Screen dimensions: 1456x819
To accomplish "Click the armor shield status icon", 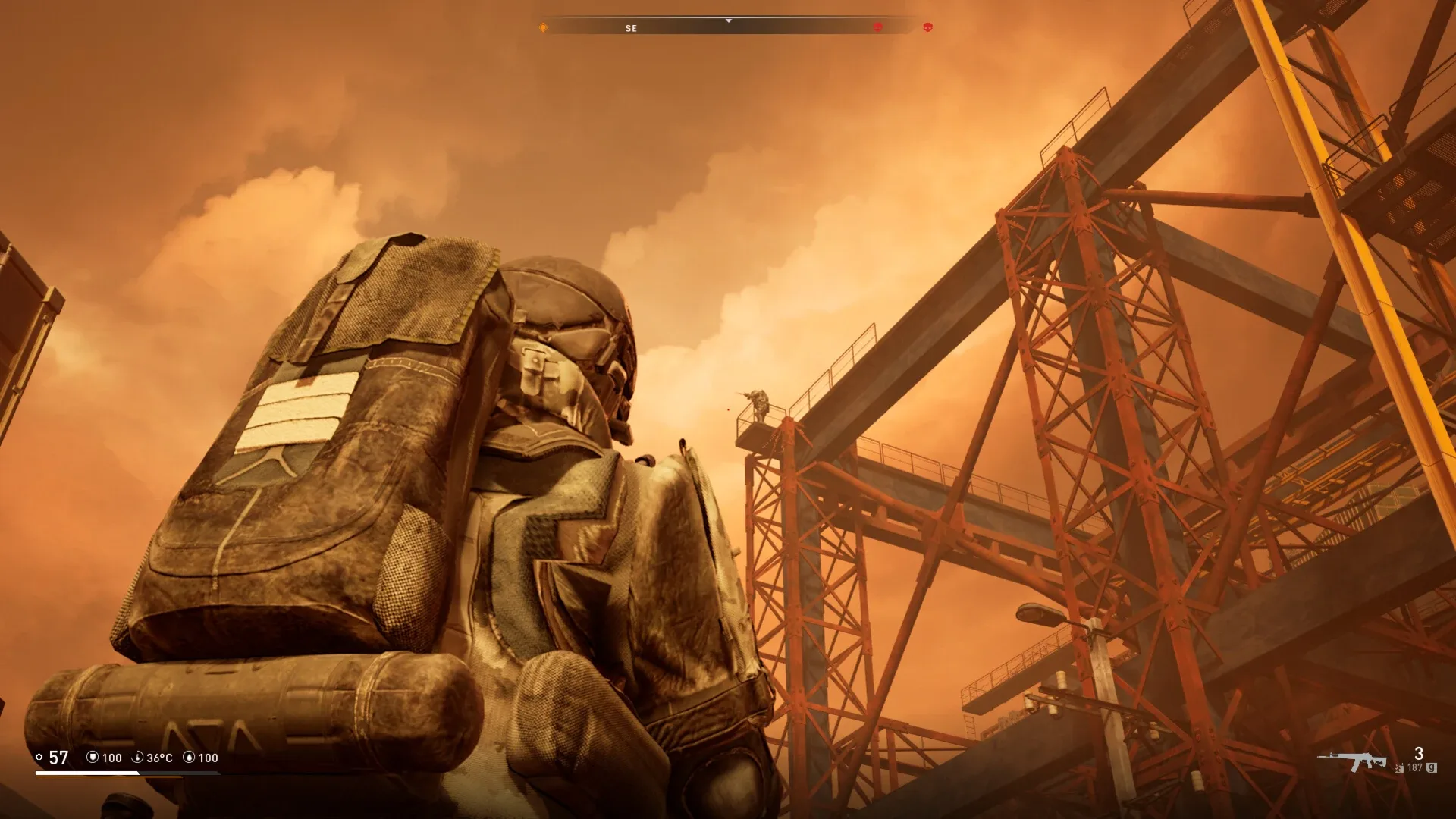I will click(93, 757).
